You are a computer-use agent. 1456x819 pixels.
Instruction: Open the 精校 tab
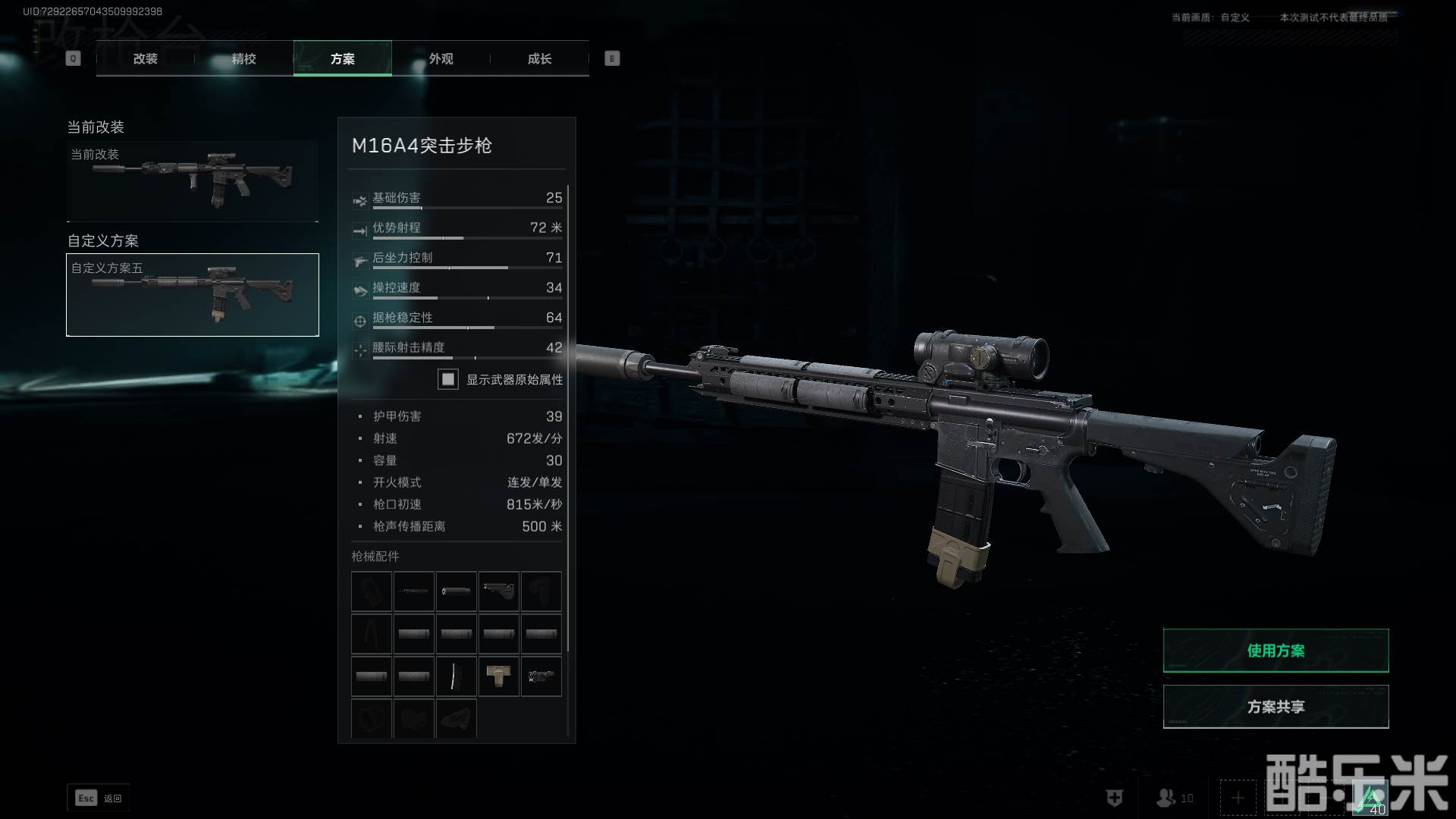[x=243, y=58]
